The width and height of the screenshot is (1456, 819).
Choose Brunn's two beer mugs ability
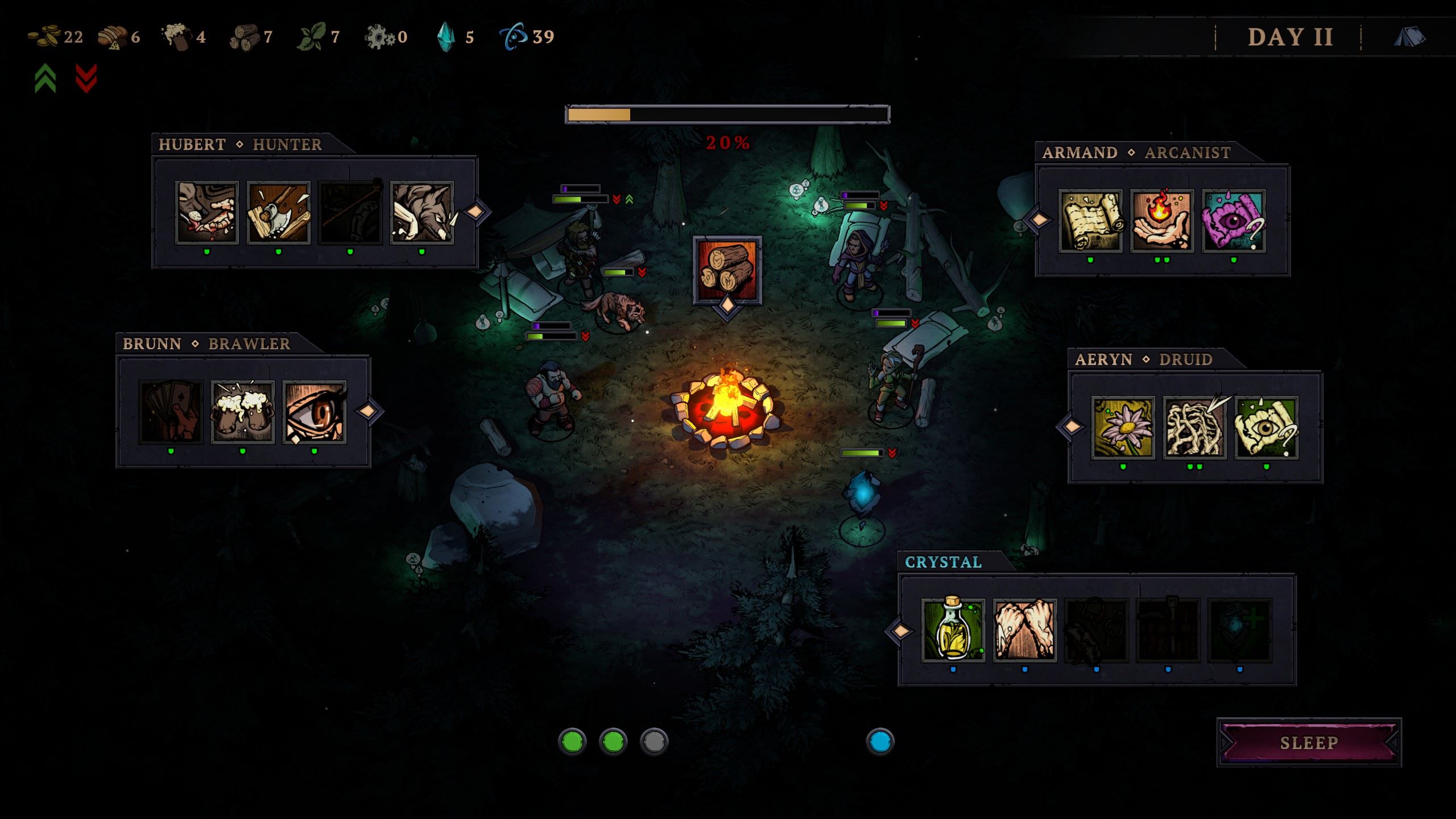pyautogui.click(x=243, y=412)
